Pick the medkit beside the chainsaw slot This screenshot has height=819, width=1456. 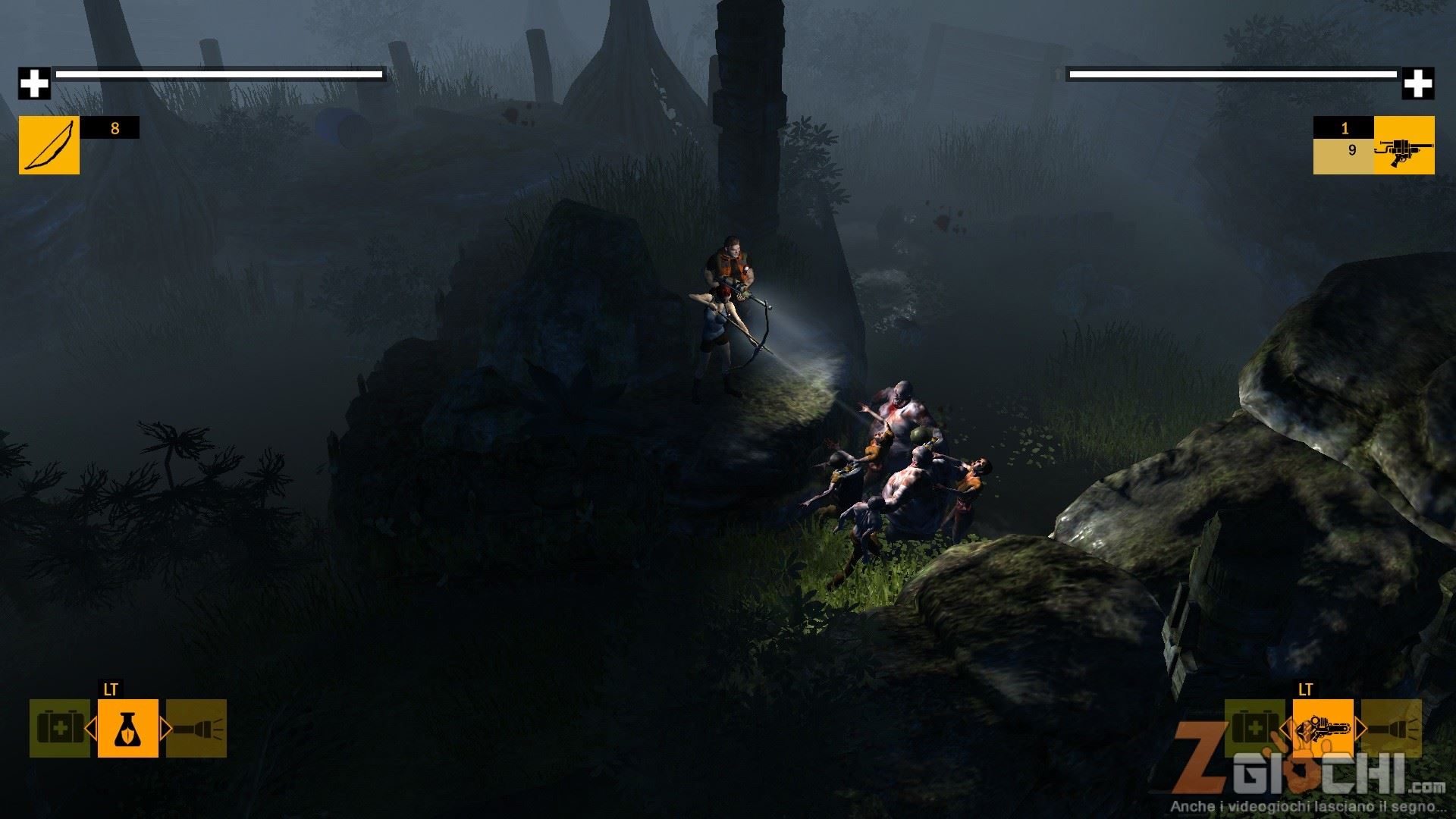(x=1254, y=728)
